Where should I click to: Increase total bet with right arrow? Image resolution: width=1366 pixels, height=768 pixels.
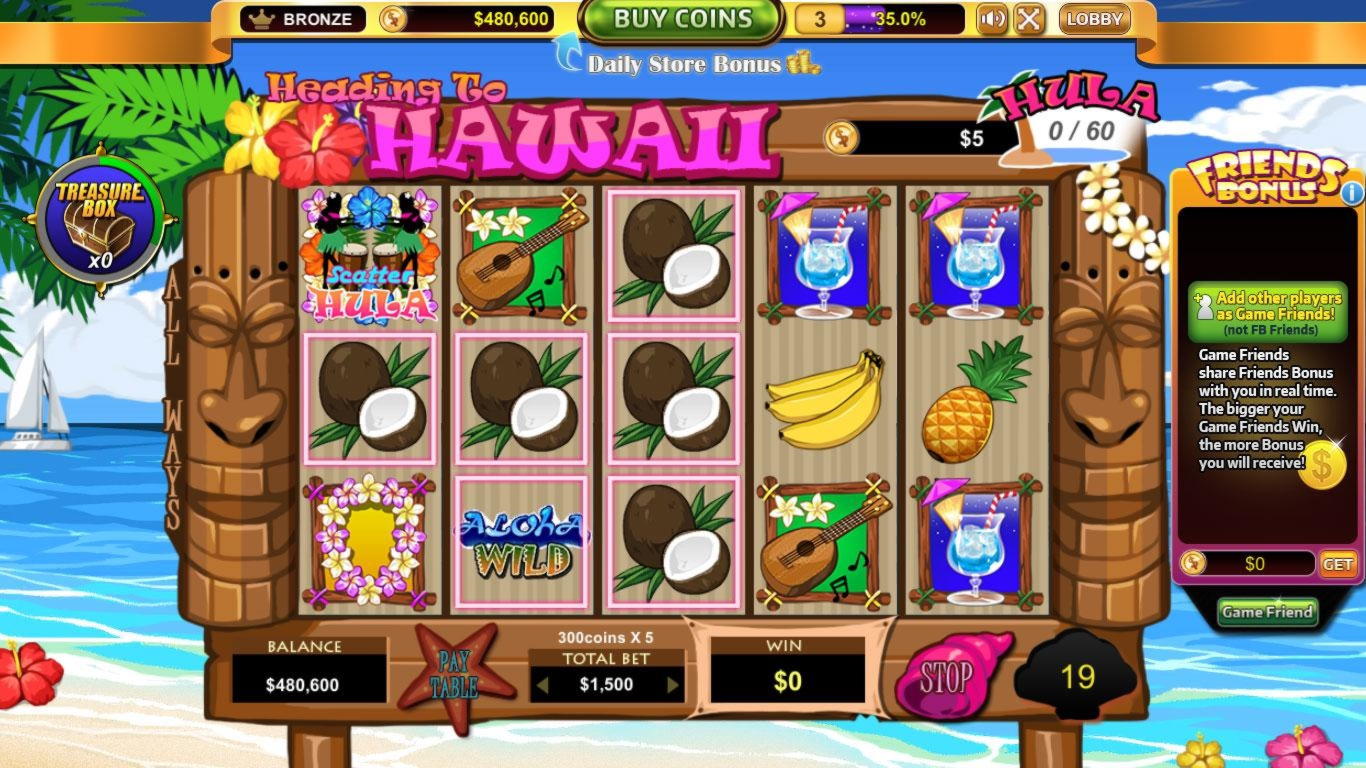point(673,685)
